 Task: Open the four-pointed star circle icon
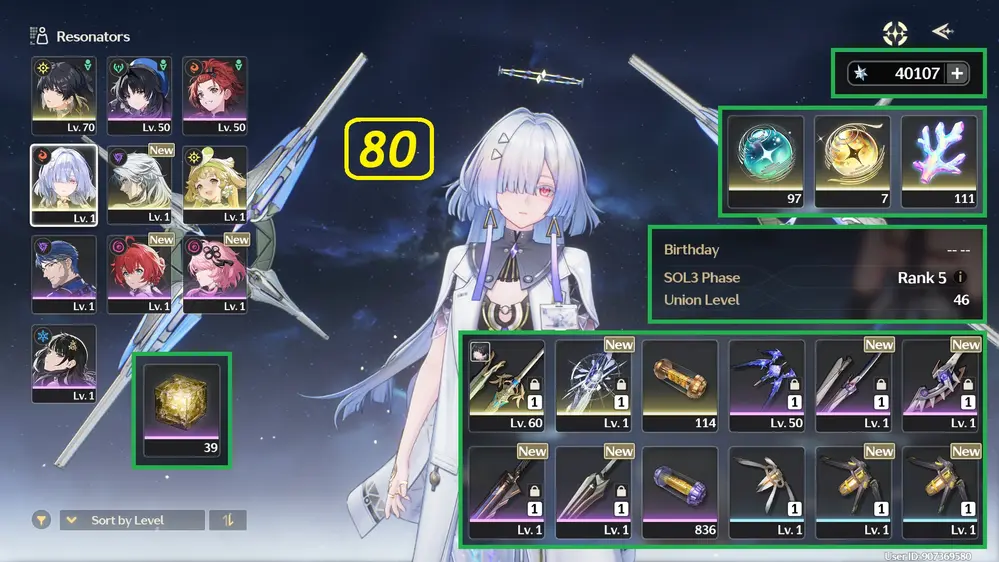point(894,33)
